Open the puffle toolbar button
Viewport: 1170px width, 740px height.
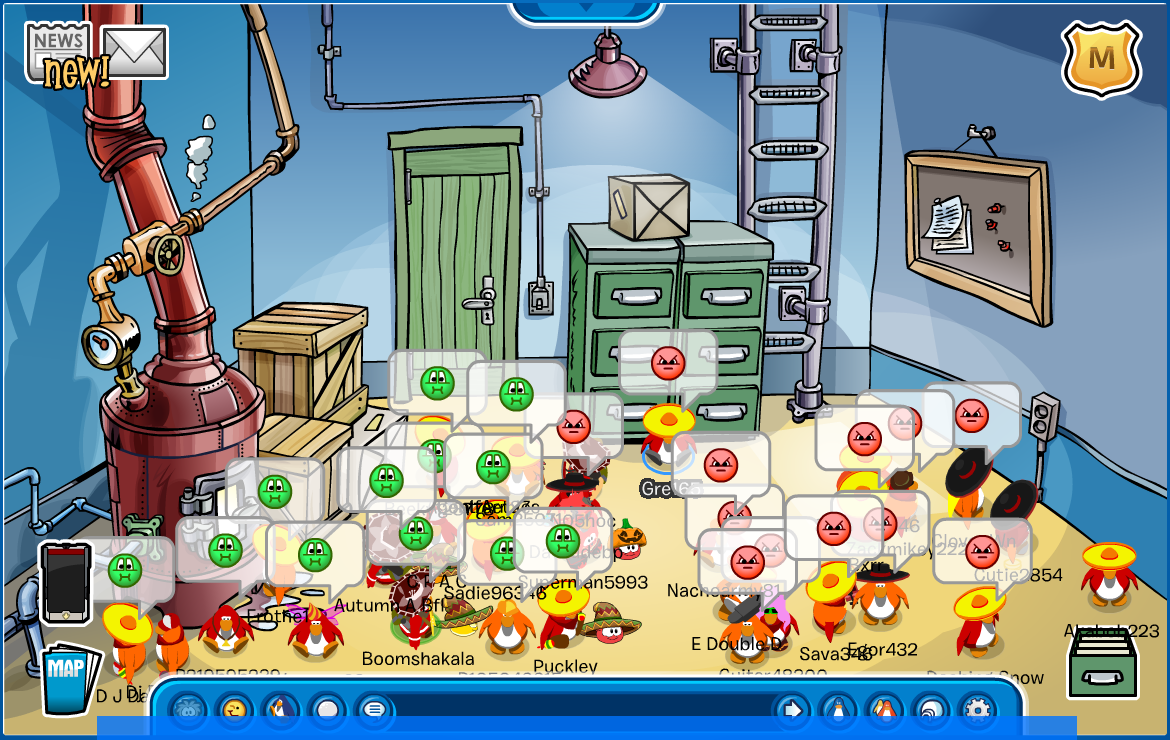click(x=188, y=710)
